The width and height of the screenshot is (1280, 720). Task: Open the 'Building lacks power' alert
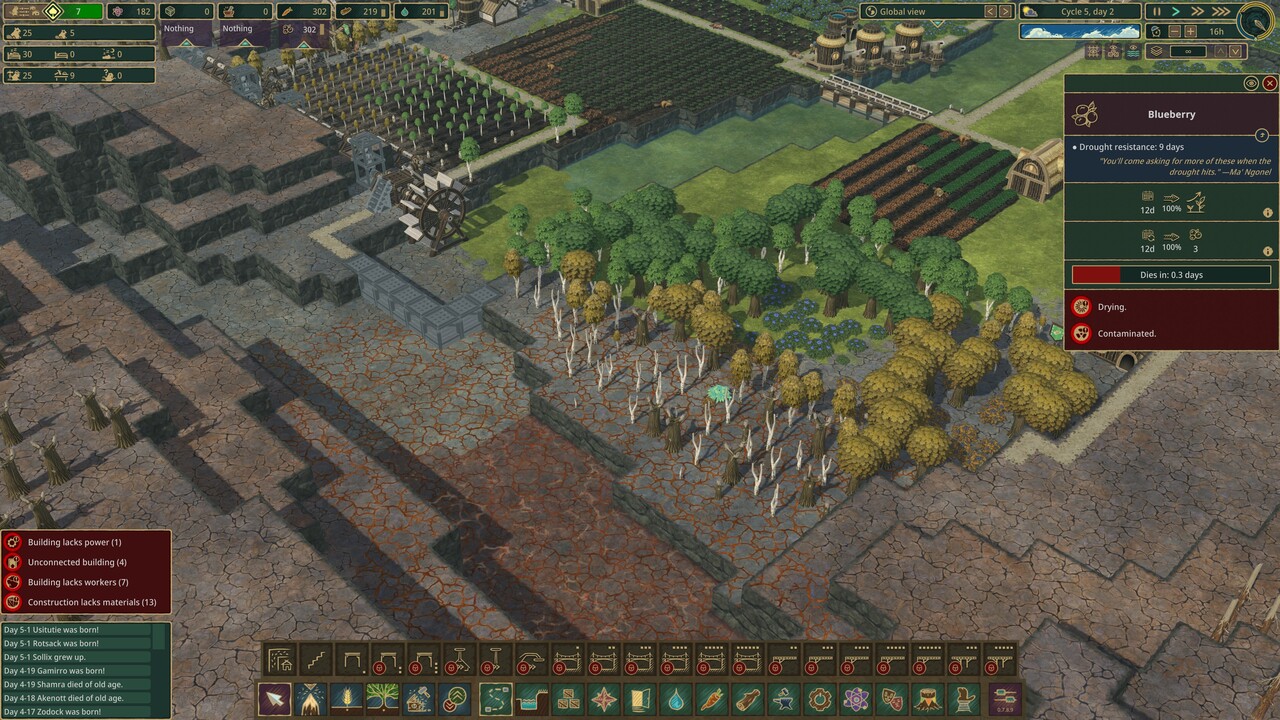click(x=74, y=542)
